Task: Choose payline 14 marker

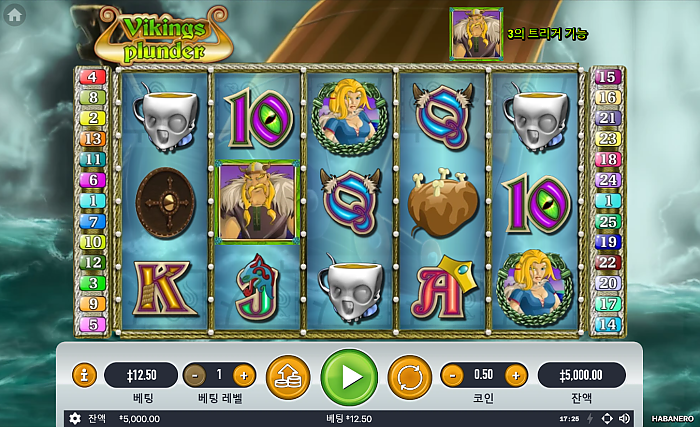Action: pyautogui.click(x=608, y=324)
